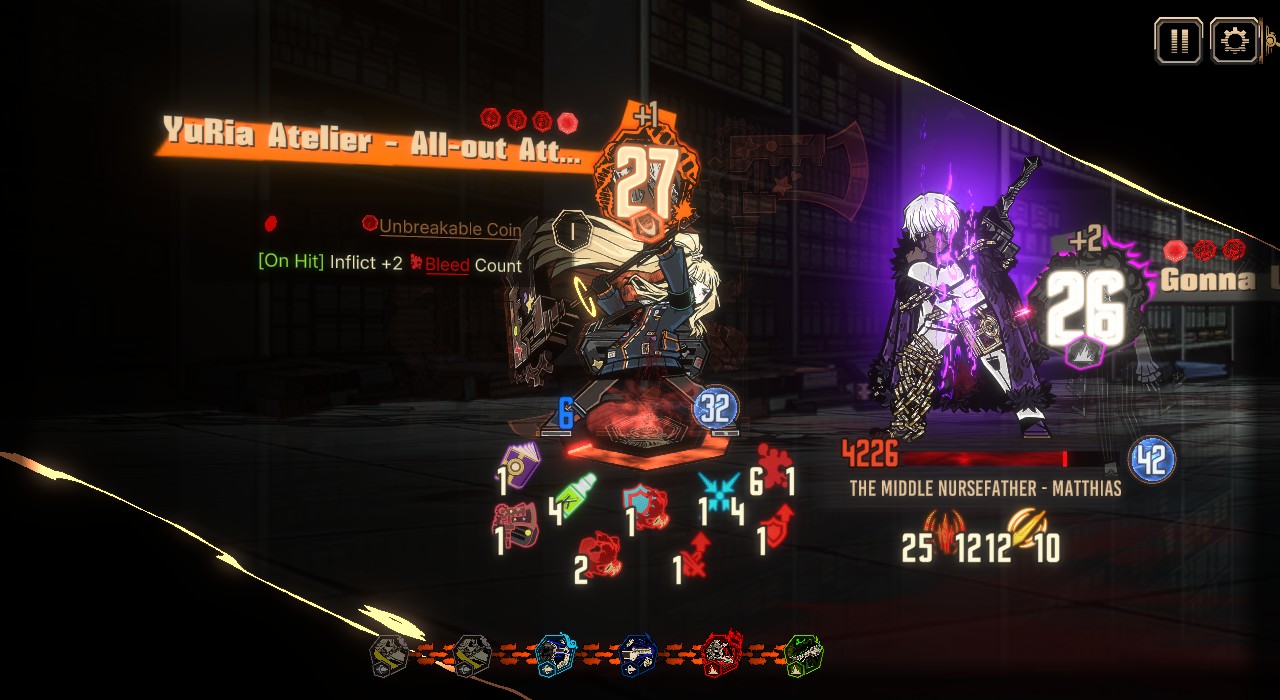The width and height of the screenshot is (1280, 700).
Task: Select the green skill icon in the chain
Action: 803,655
